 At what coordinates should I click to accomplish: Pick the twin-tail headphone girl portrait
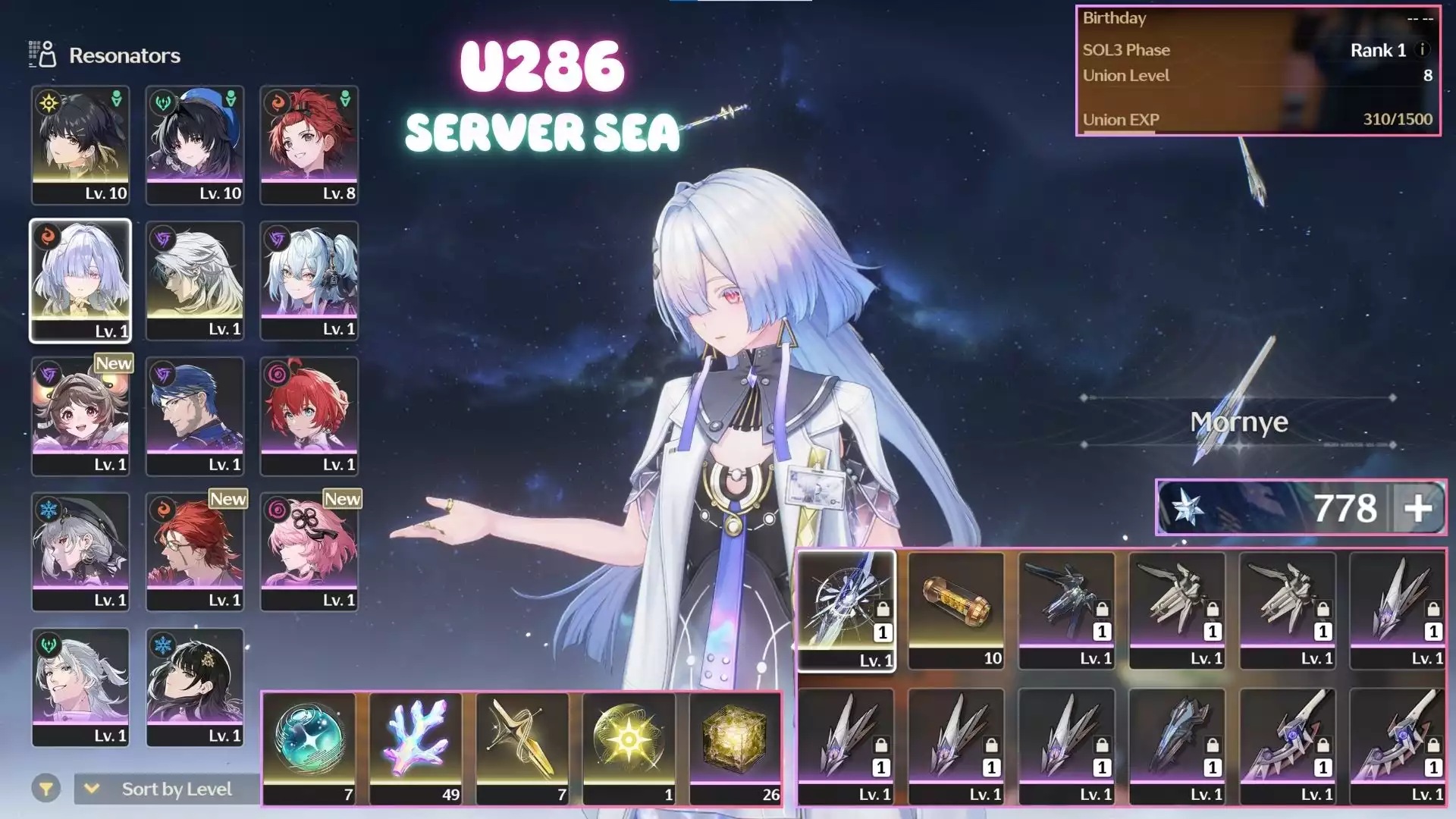click(309, 281)
